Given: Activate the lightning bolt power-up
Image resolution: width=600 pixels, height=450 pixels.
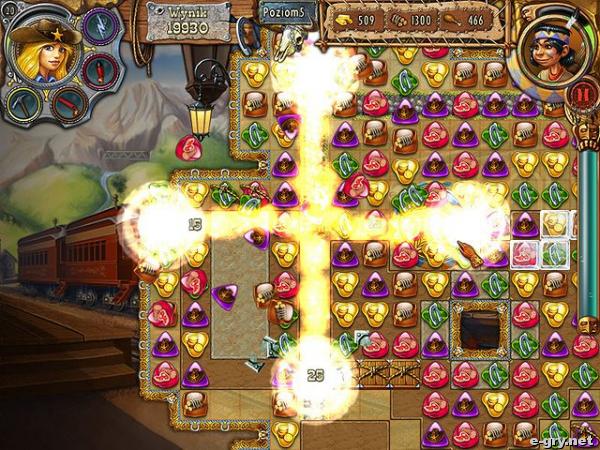Looking at the screenshot, I should (102, 27).
